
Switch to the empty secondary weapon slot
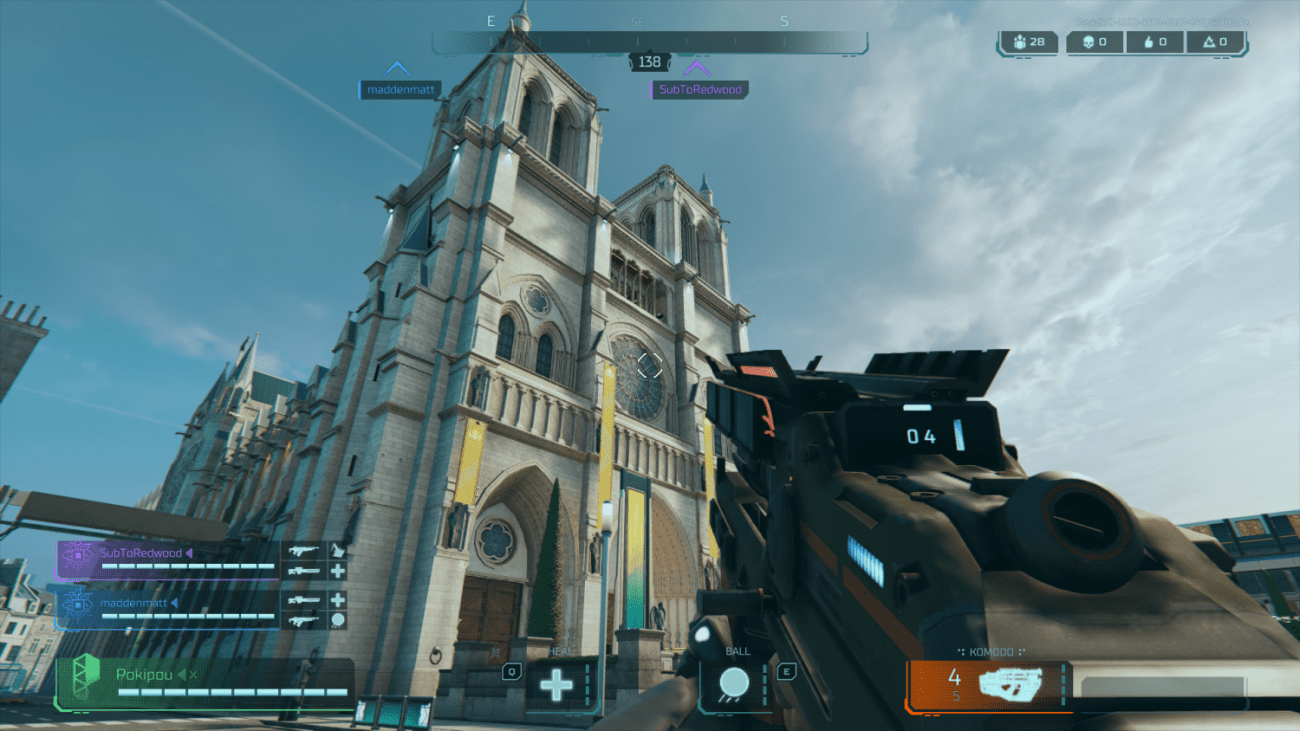click(1161, 686)
